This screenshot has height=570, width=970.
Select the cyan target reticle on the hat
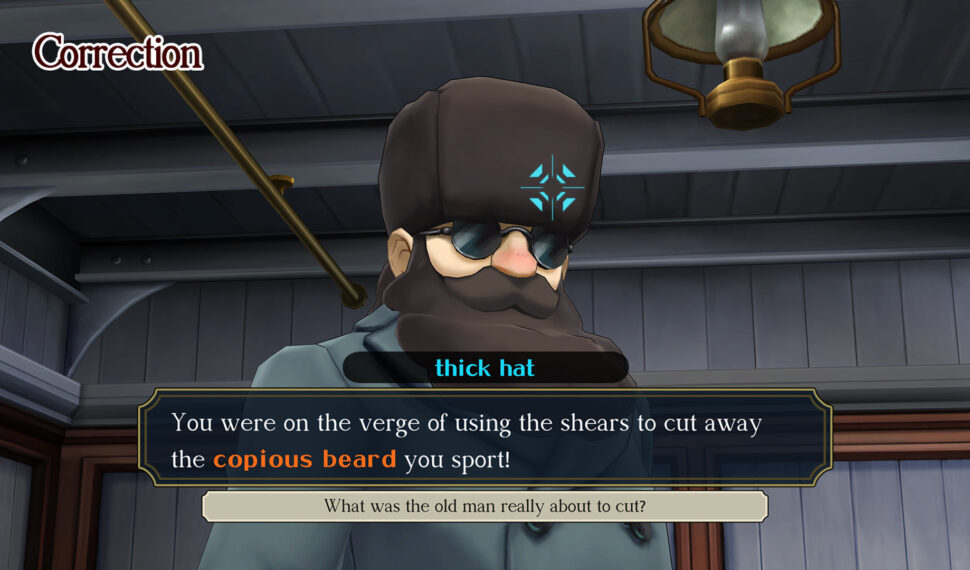click(x=552, y=187)
